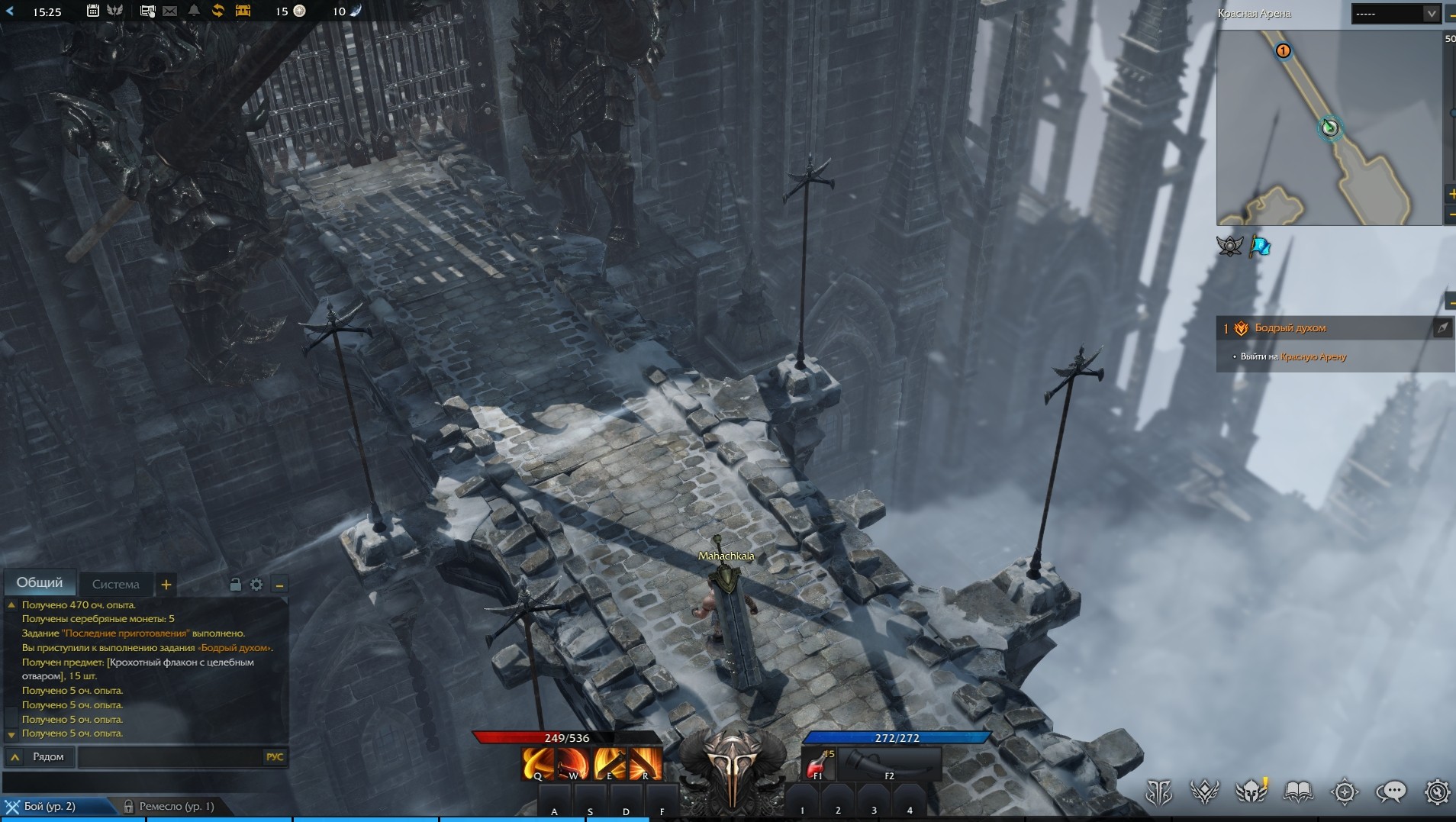1456x822 pixels.
Task: Open the helmet character icon with exclamation
Action: click(x=1251, y=792)
